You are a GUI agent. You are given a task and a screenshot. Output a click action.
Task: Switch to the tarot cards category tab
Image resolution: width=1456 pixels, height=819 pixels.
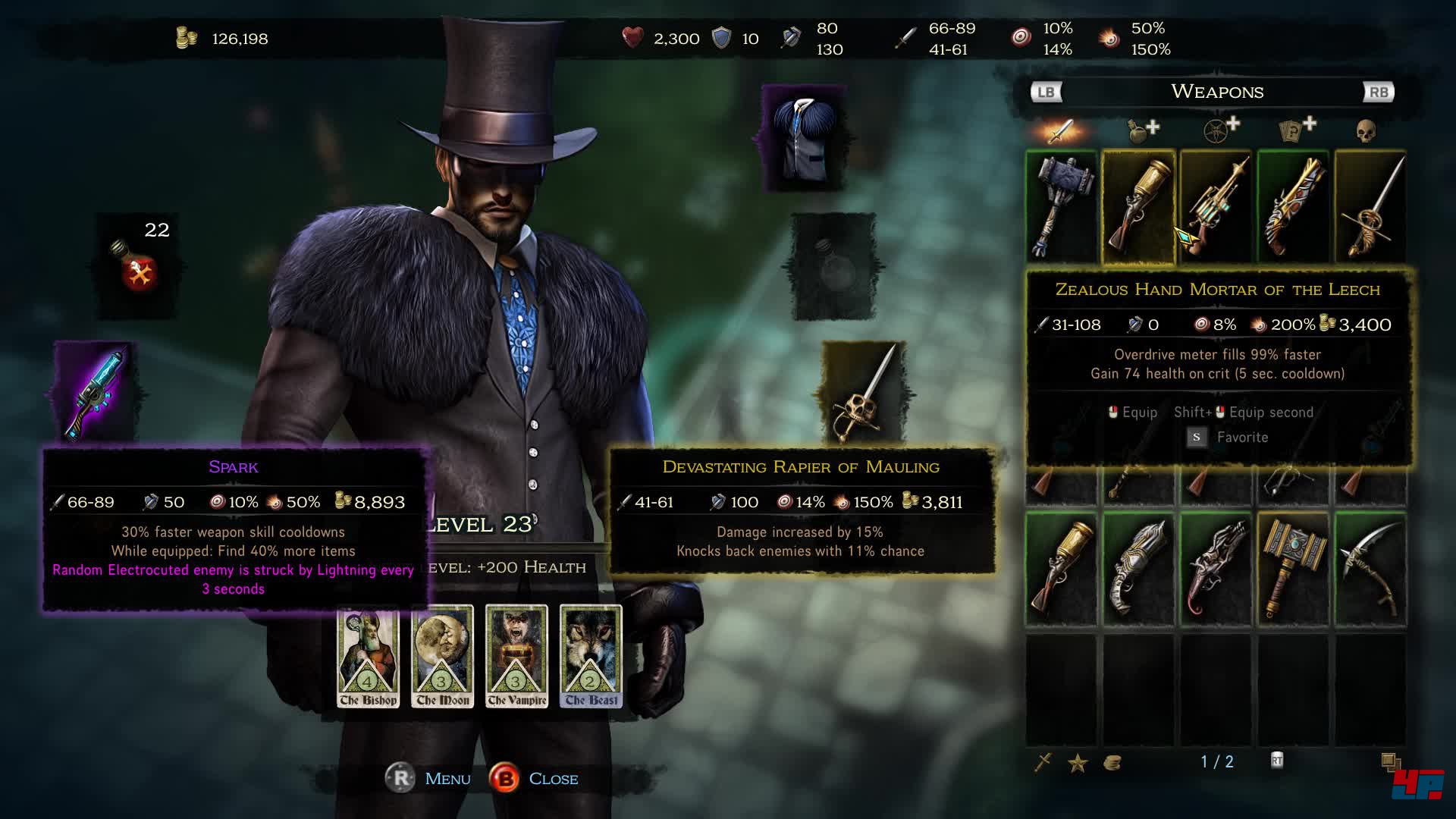pyautogui.click(x=1296, y=130)
